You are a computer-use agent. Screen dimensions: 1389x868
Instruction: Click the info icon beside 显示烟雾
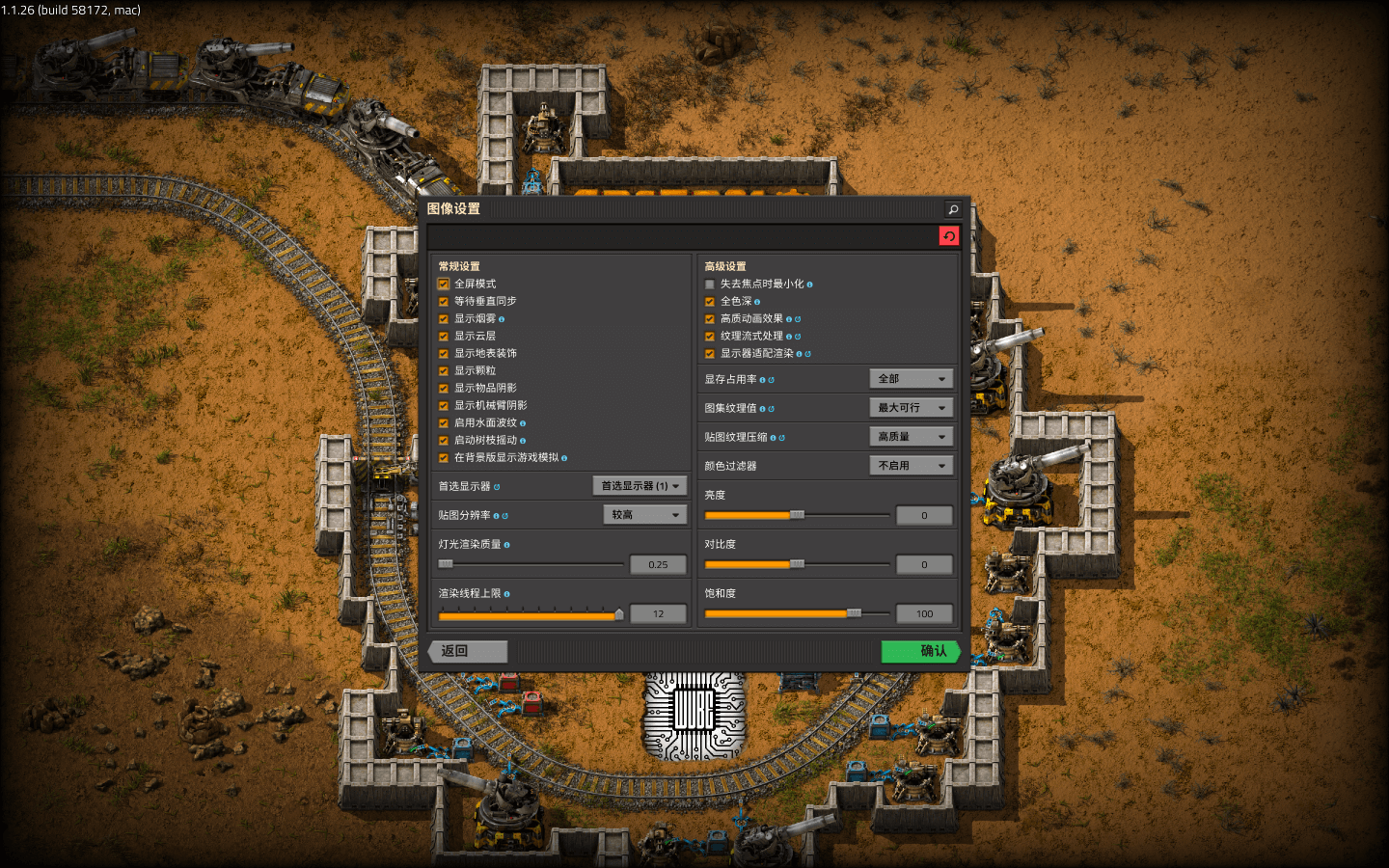tap(503, 318)
